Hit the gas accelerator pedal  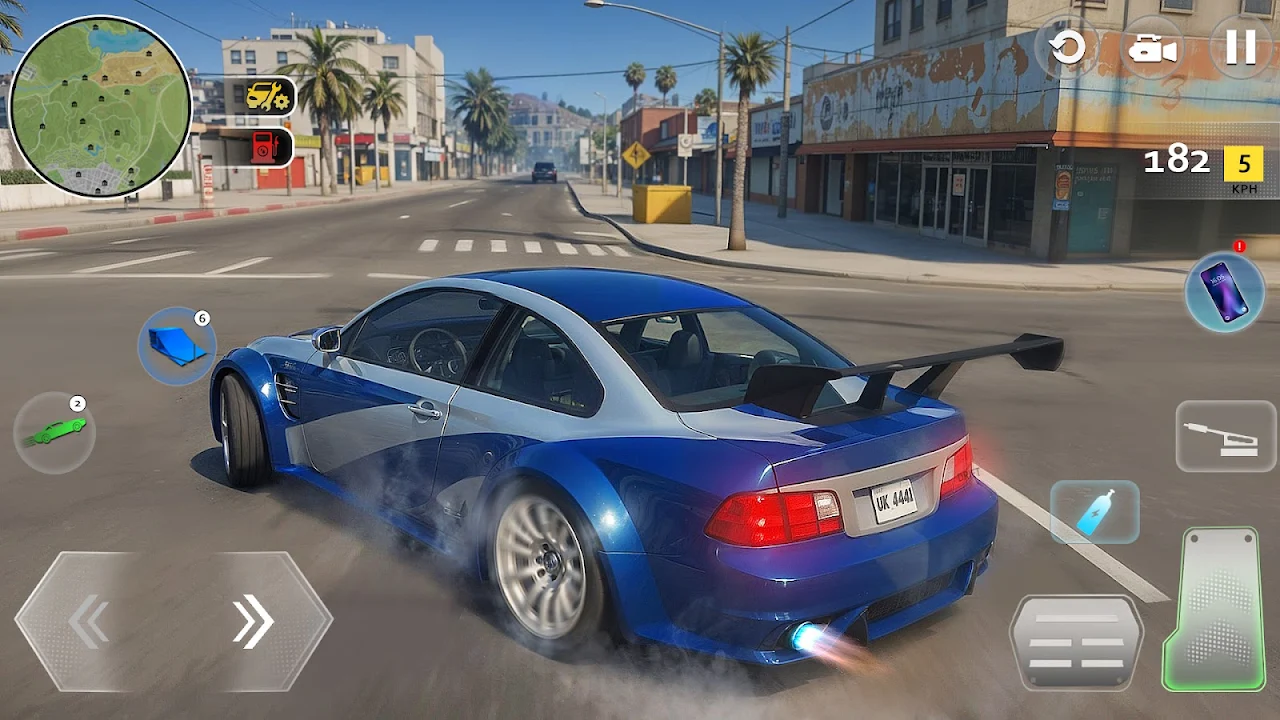[x=1214, y=608]
